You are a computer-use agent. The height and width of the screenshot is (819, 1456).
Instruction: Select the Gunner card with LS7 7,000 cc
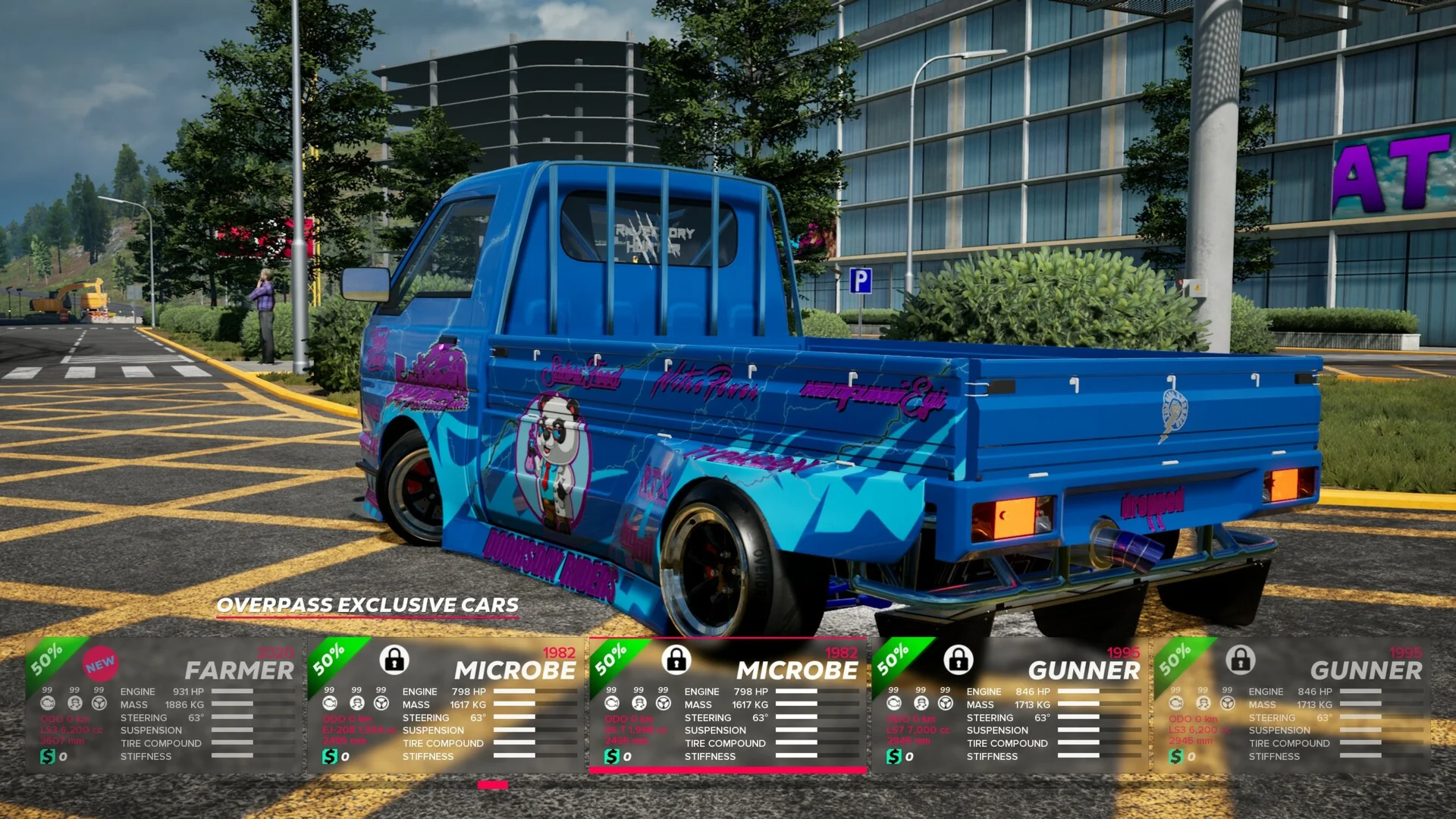pyautogui.click(x=1009, y=705)
